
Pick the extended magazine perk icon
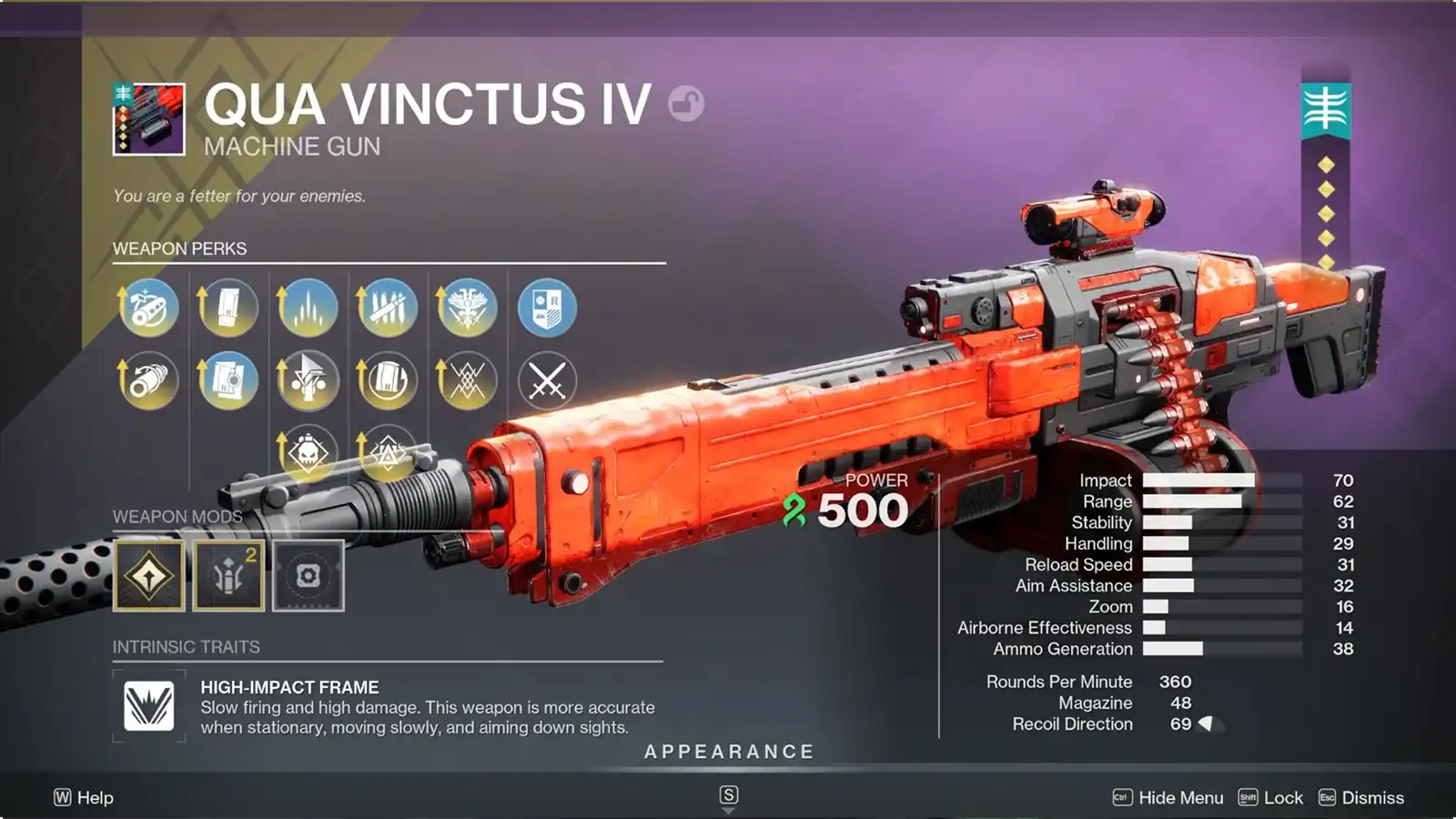click(x=227, y=308)
